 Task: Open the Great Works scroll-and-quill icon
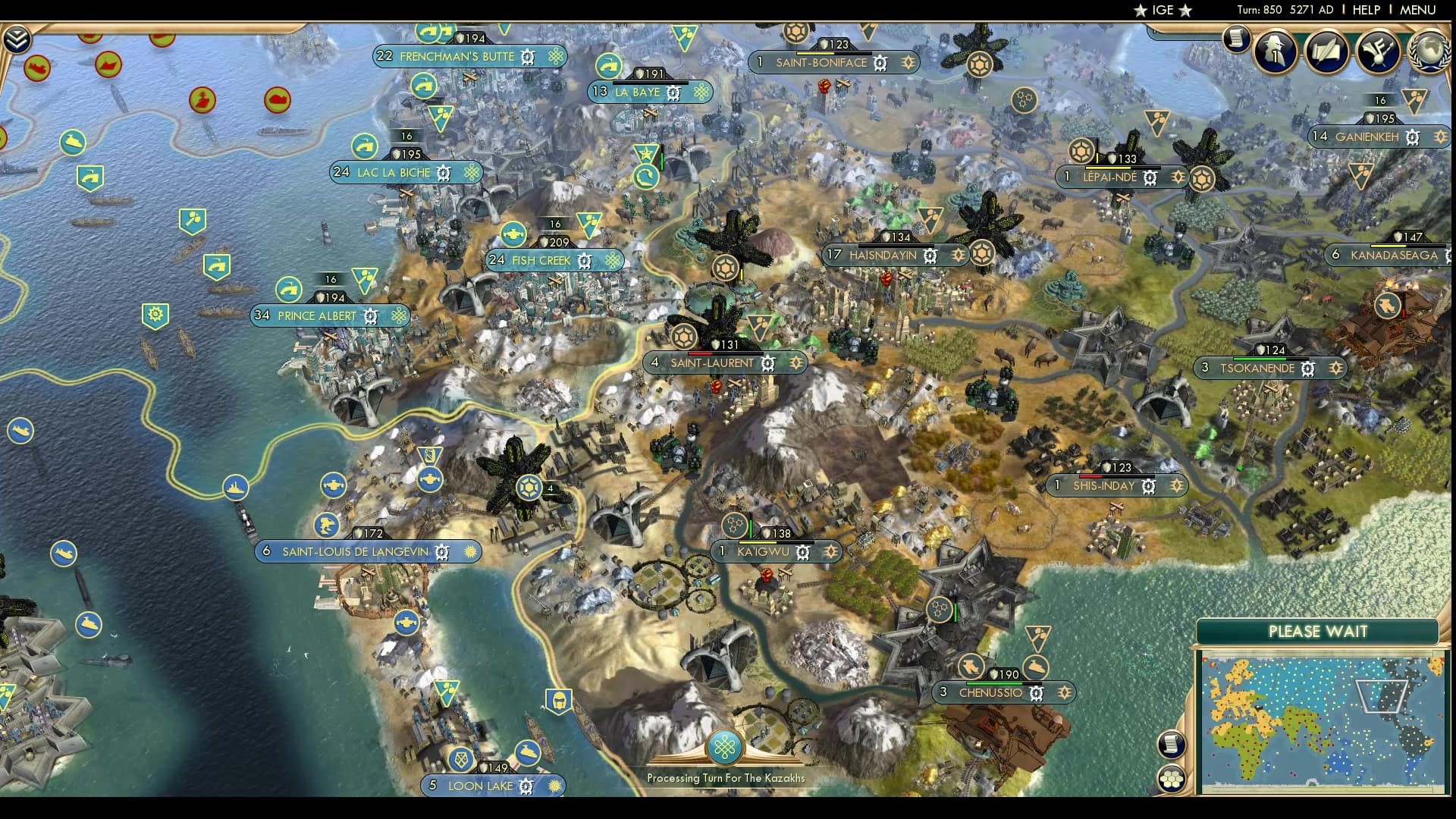(1327, 52)
